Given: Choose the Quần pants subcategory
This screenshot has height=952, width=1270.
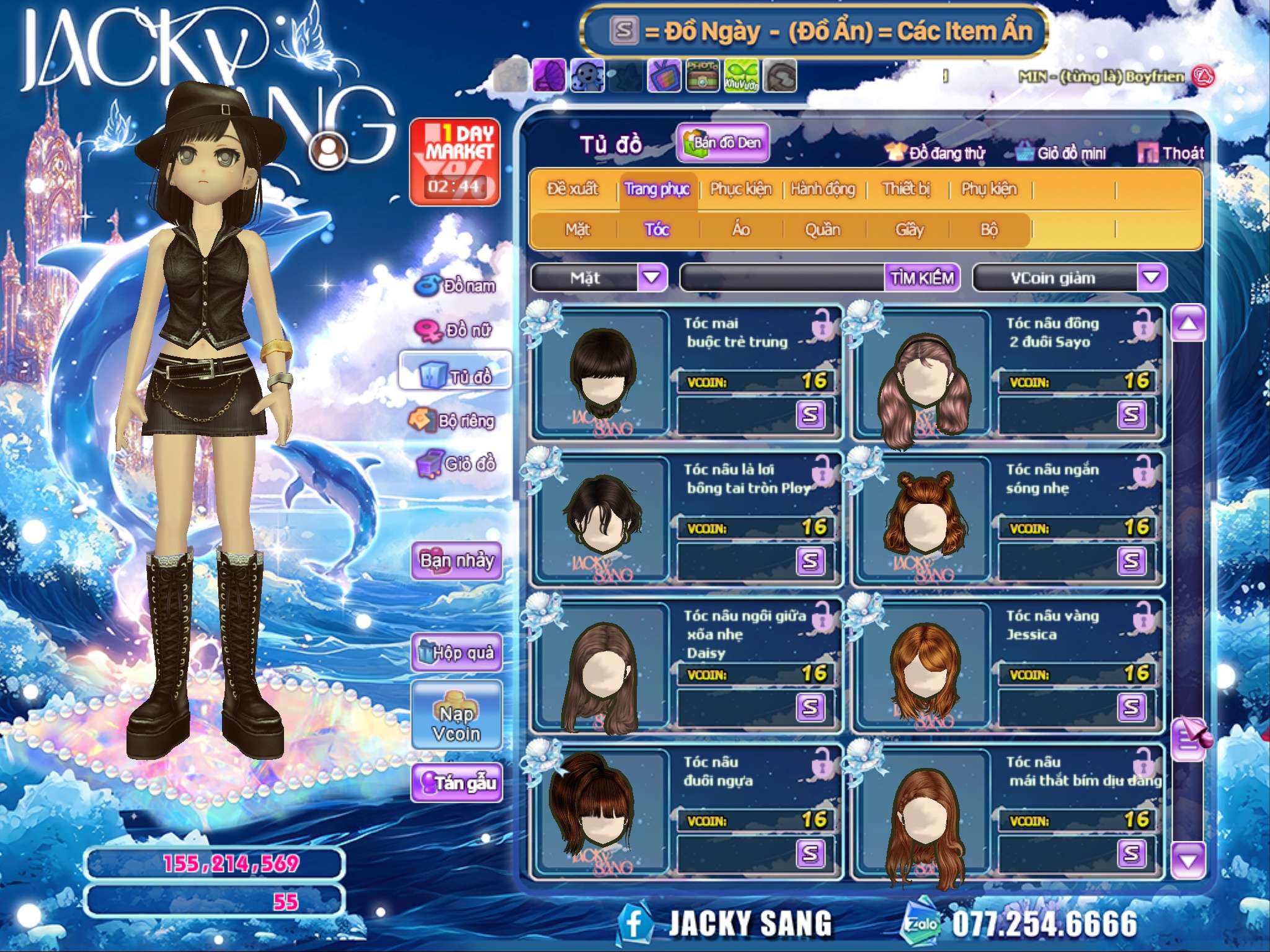Looking at the screenshot, I should [x=822, y=230].
